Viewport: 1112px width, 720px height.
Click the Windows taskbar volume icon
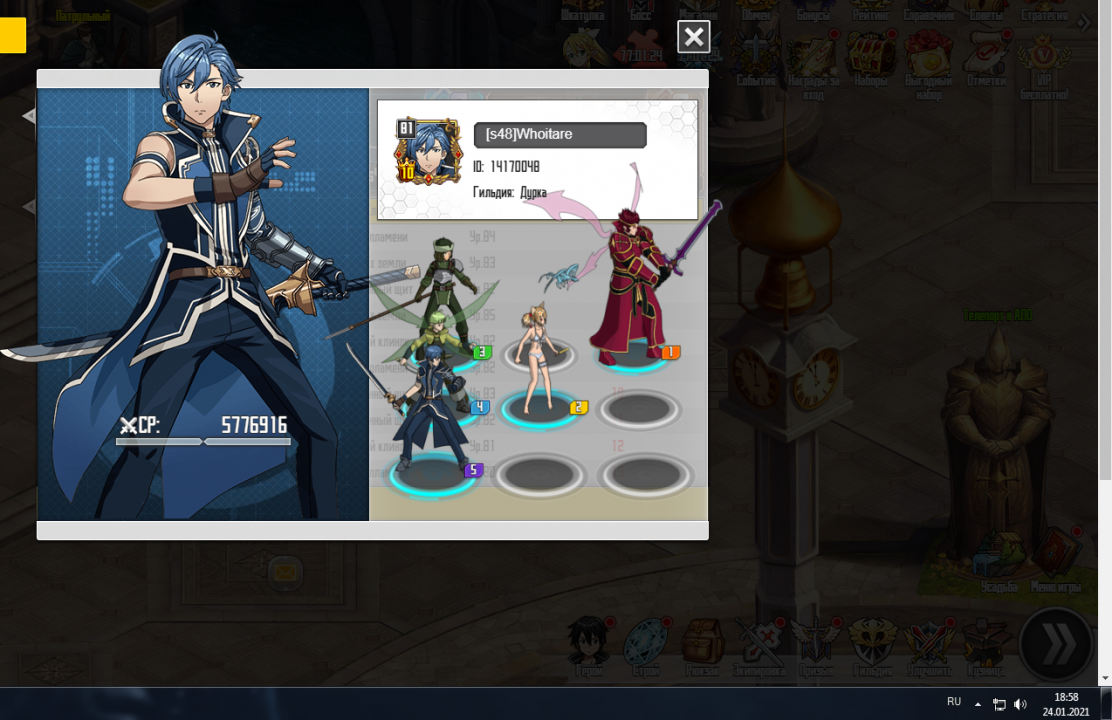coord(1020,704)
